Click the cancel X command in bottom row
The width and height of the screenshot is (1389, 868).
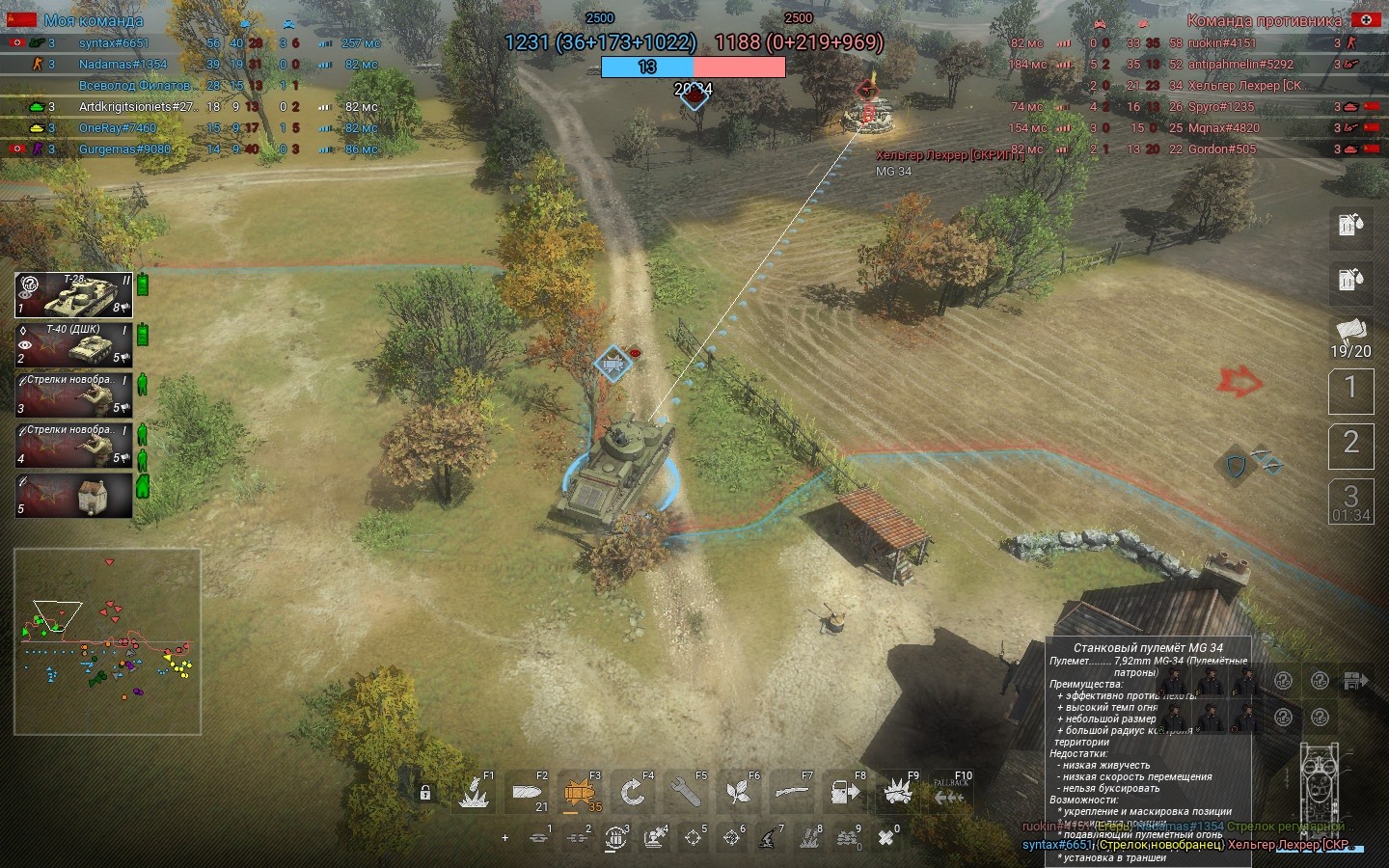click(885, 838)
